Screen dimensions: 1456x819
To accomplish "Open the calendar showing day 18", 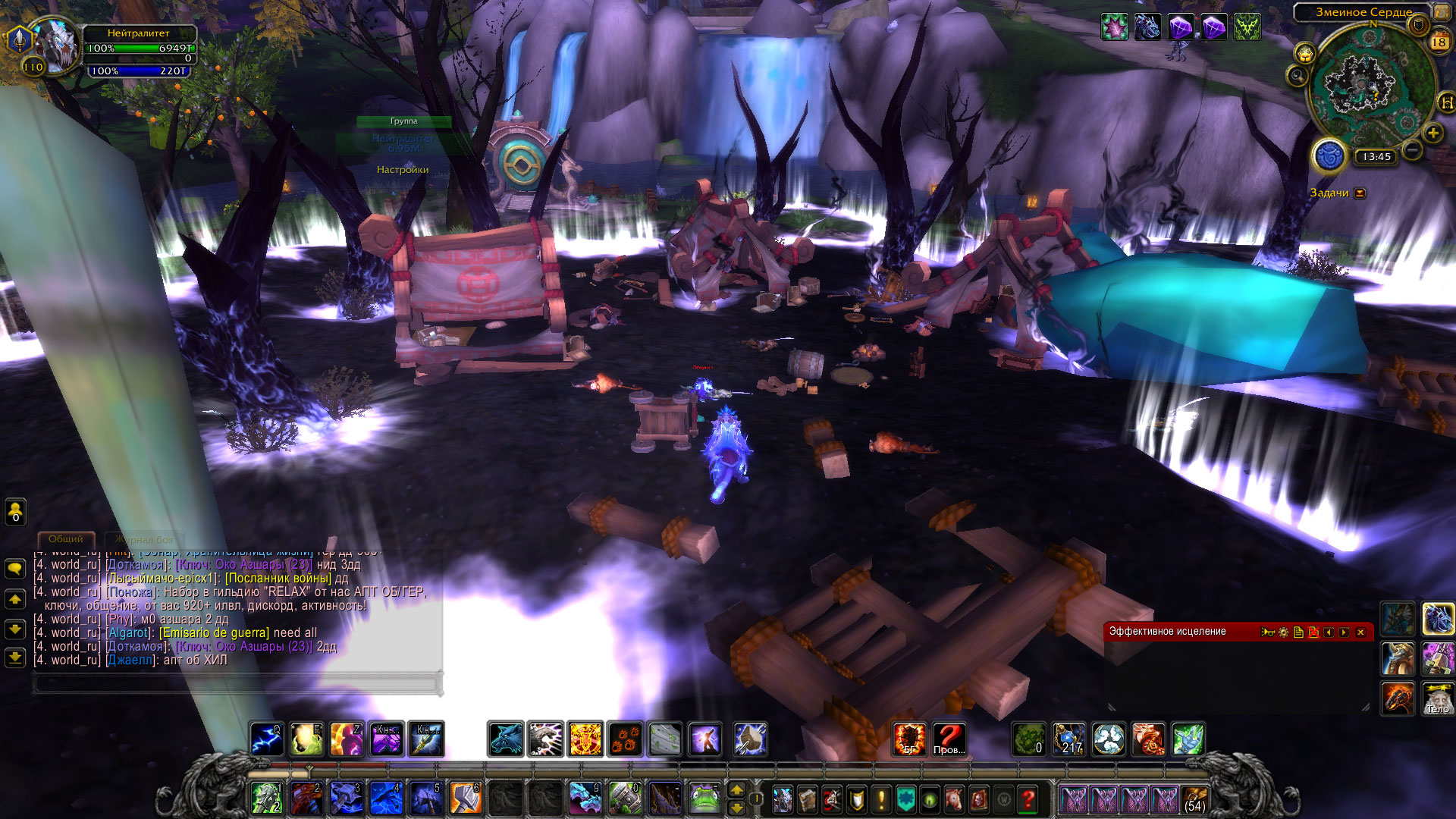I will click(1439, 42).
